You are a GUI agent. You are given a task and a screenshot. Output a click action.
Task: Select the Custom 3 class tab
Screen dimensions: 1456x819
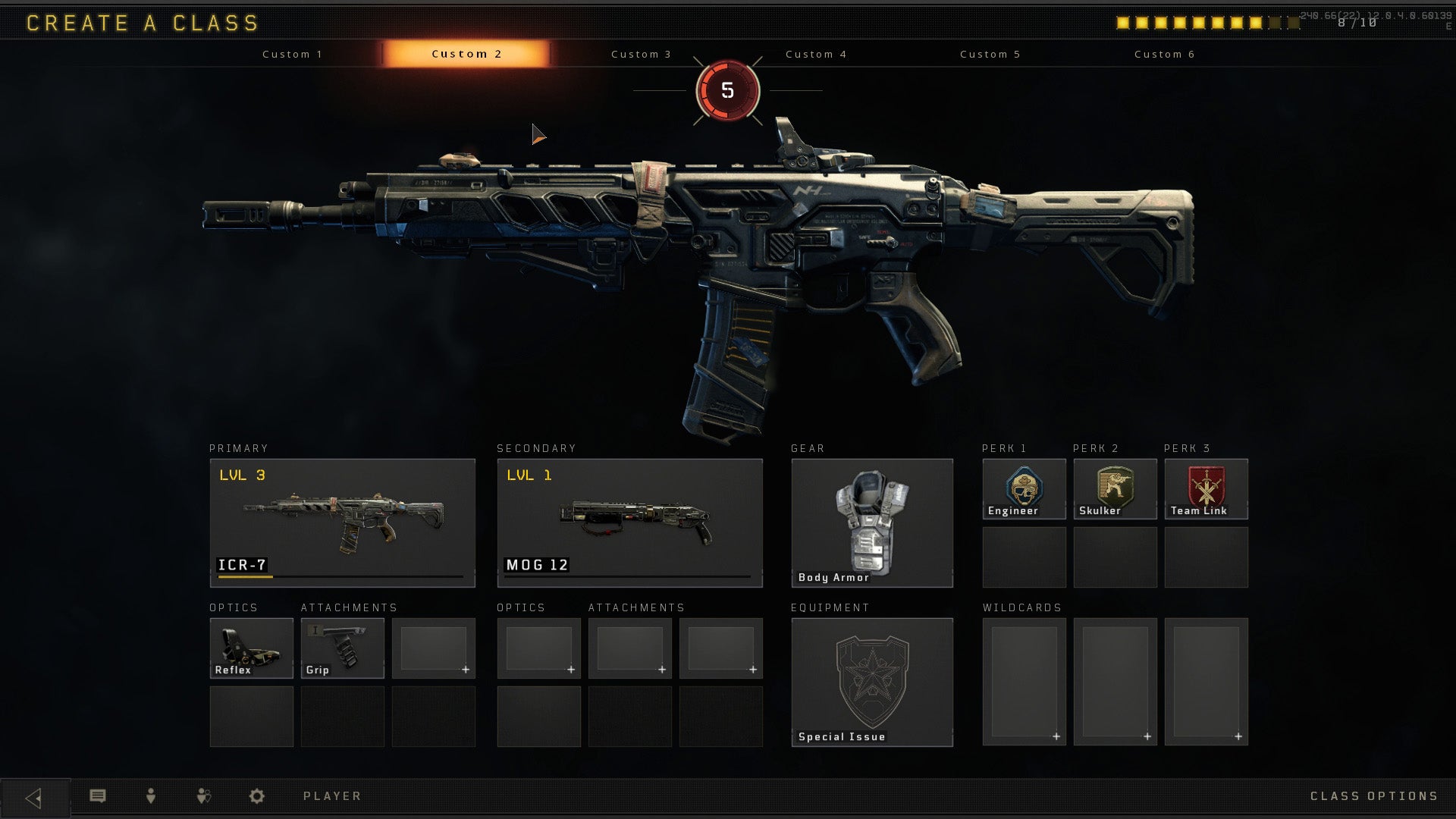point(641,54)
